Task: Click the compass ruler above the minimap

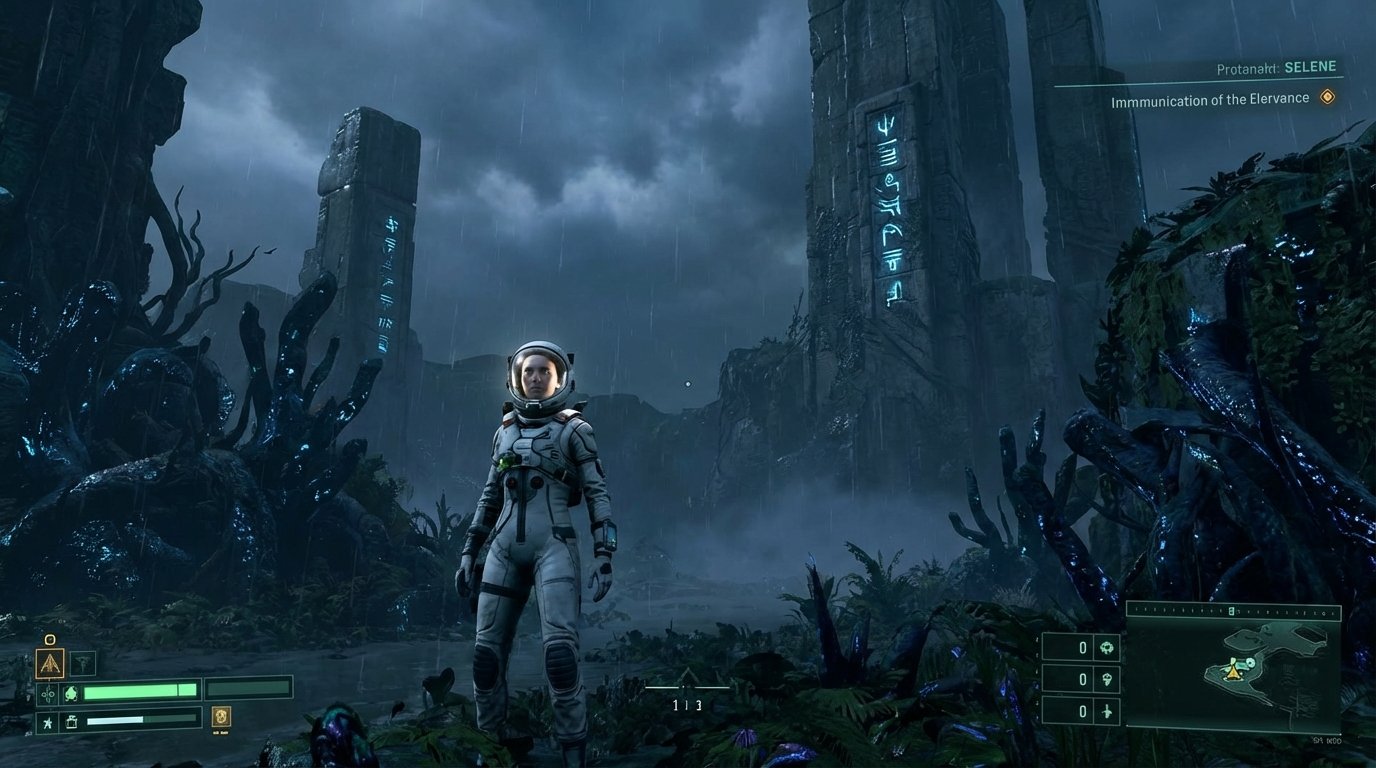Action: 1231,610
